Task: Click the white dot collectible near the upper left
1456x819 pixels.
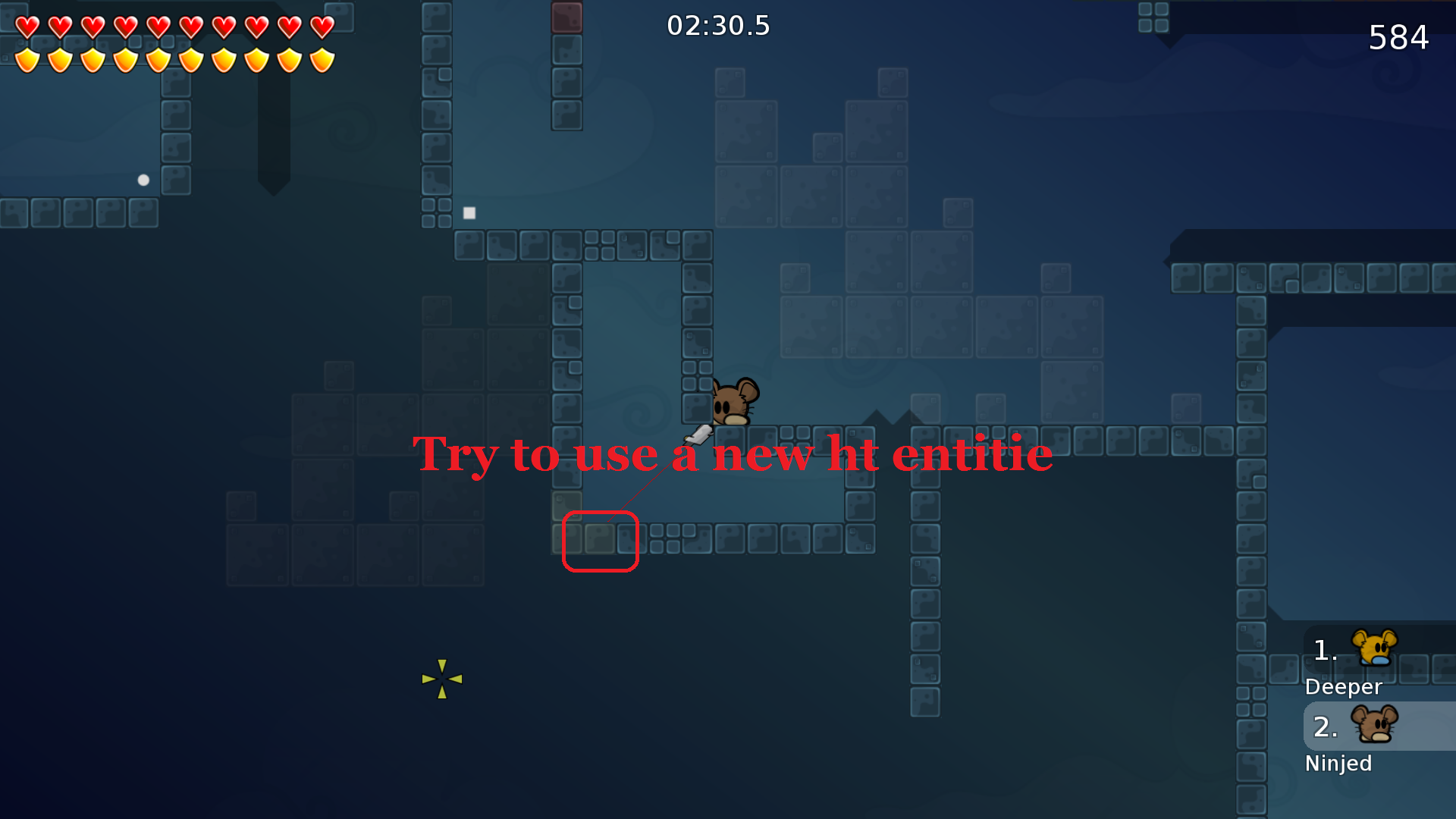Action: pos(142,180)
